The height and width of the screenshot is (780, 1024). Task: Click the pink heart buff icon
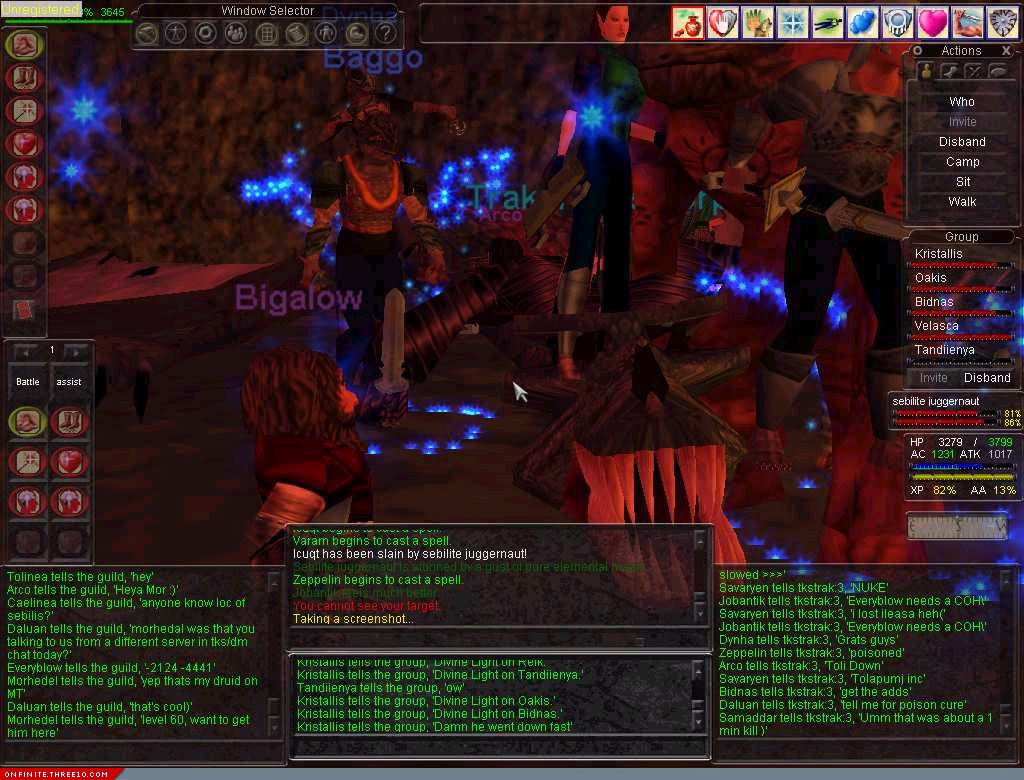click(932, 22)
